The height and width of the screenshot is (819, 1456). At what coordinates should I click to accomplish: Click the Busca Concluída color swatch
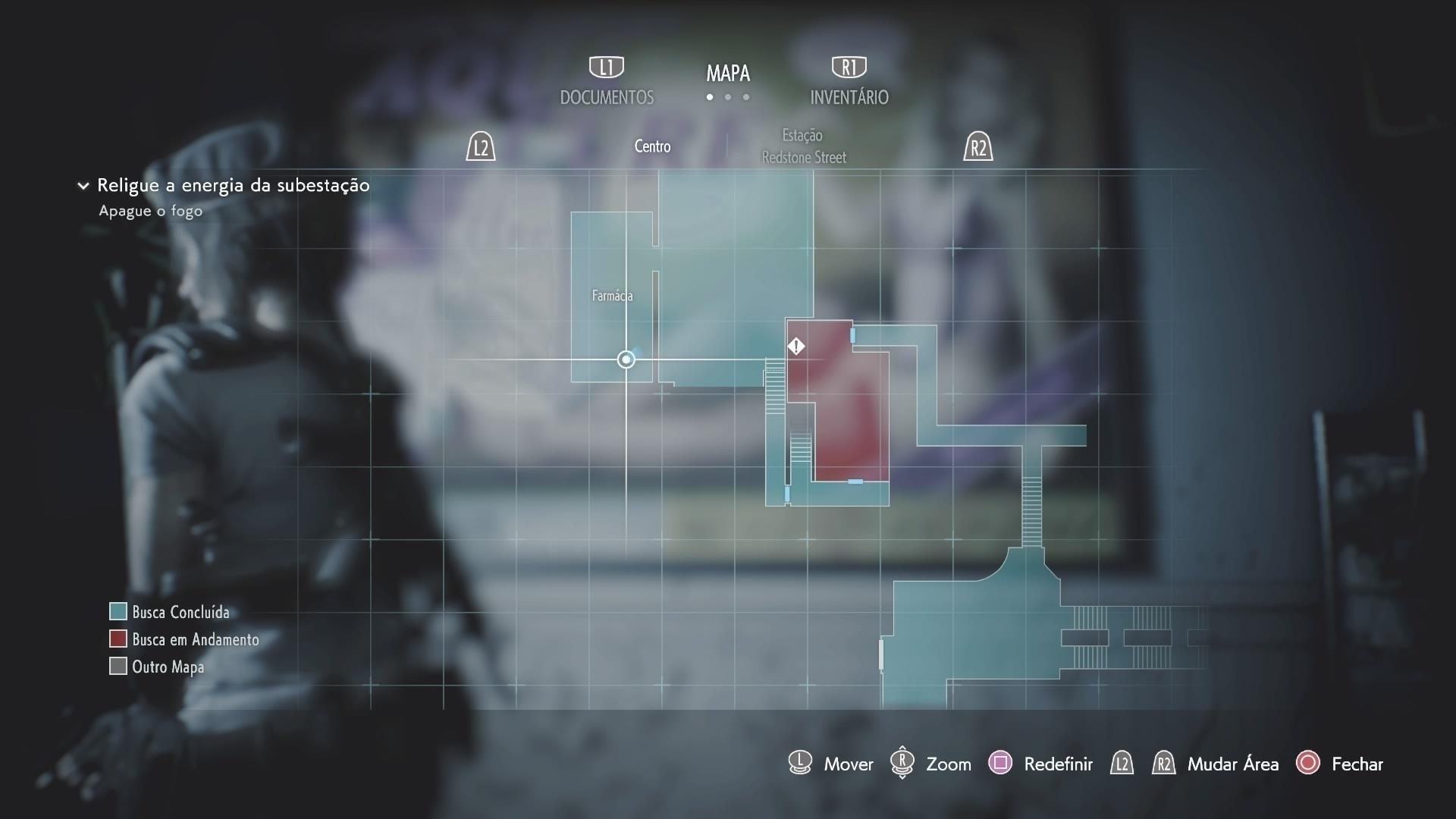[118, 611]
